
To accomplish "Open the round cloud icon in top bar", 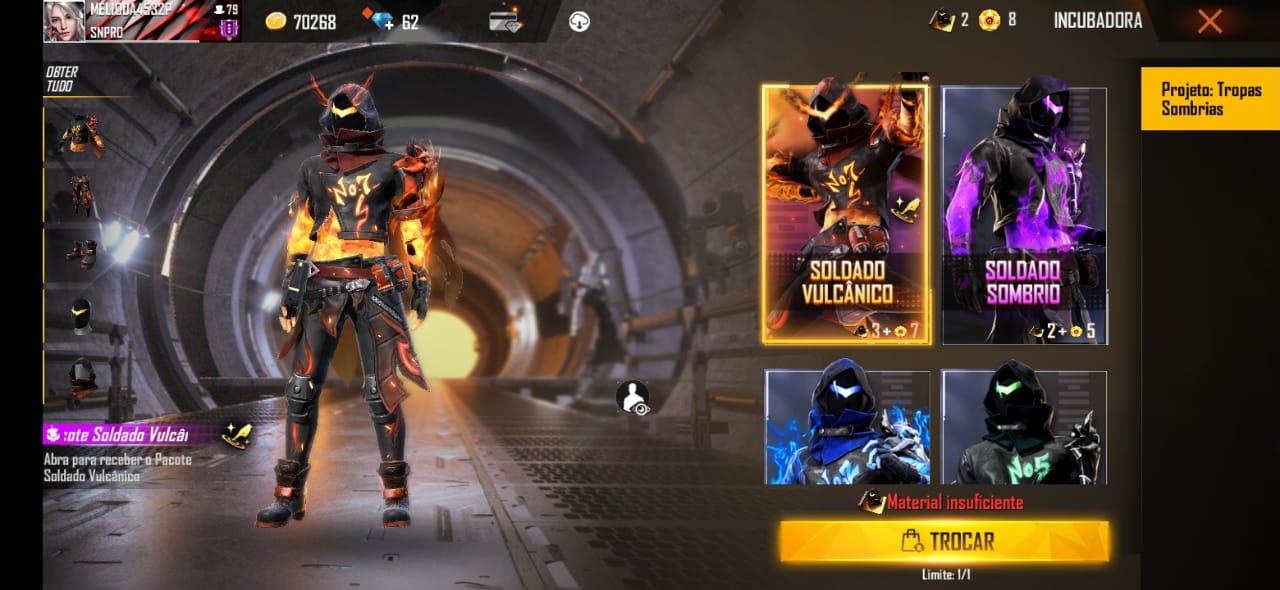I will [579, 21].
